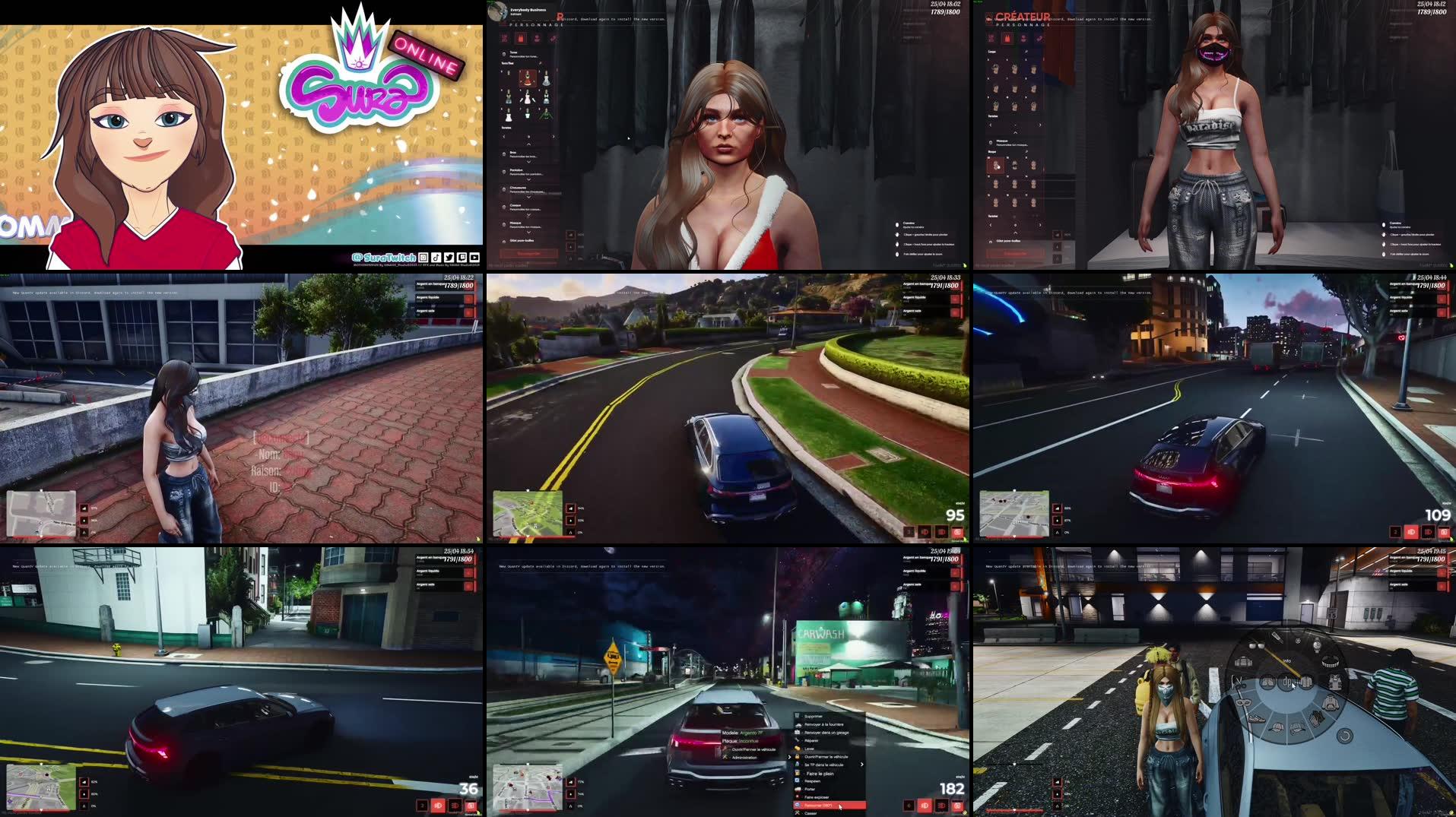Toggle Ouvrir/Fermer le véhicule in the menu
The image size is (1456, 817).
click(x=826, y=756)
